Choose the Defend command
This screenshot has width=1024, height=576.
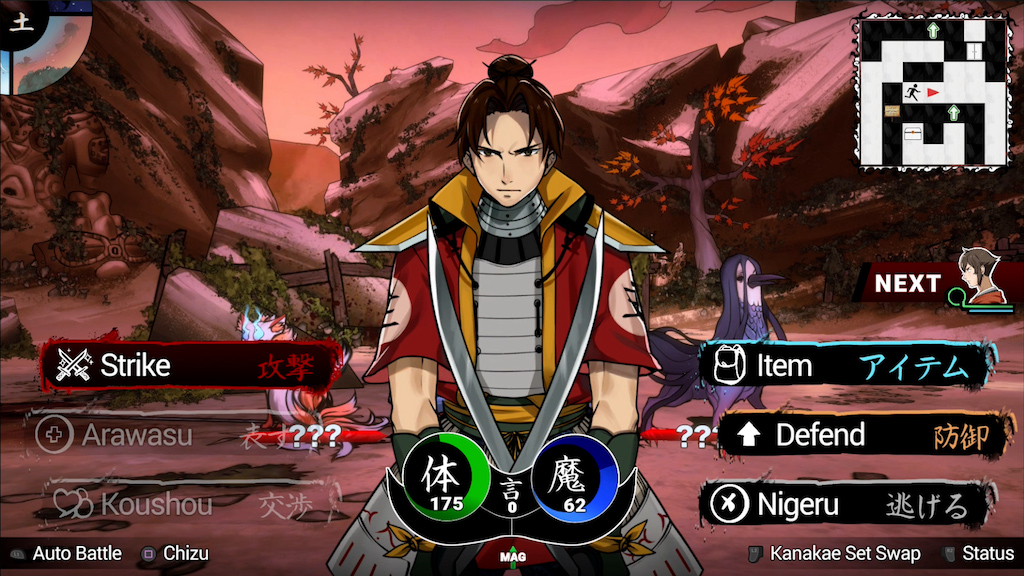point(860,435)
